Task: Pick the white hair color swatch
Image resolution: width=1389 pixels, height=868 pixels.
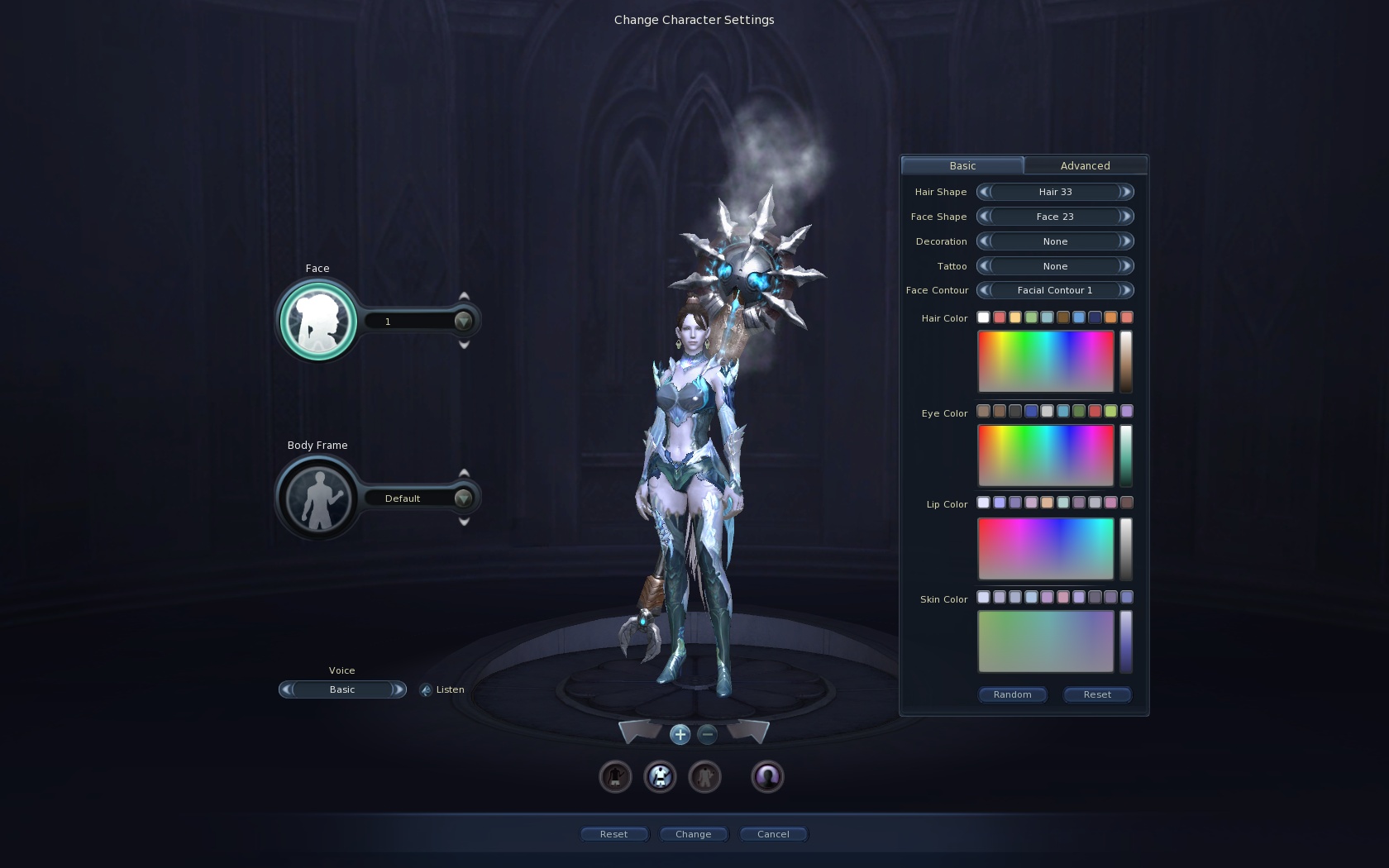Action: pos(983,317)
